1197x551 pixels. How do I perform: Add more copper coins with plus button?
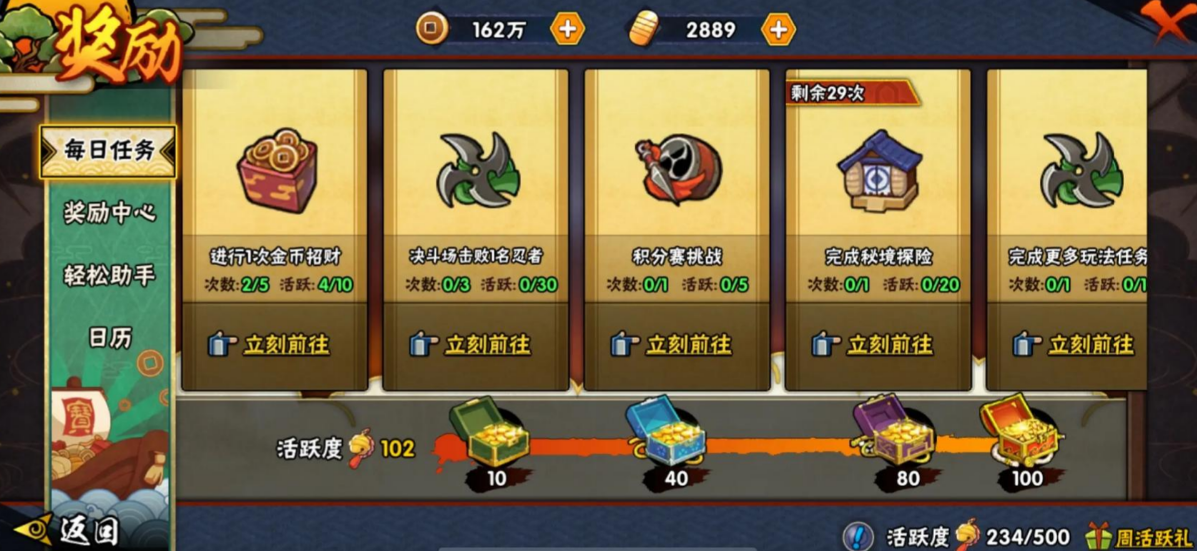point(567,30)
